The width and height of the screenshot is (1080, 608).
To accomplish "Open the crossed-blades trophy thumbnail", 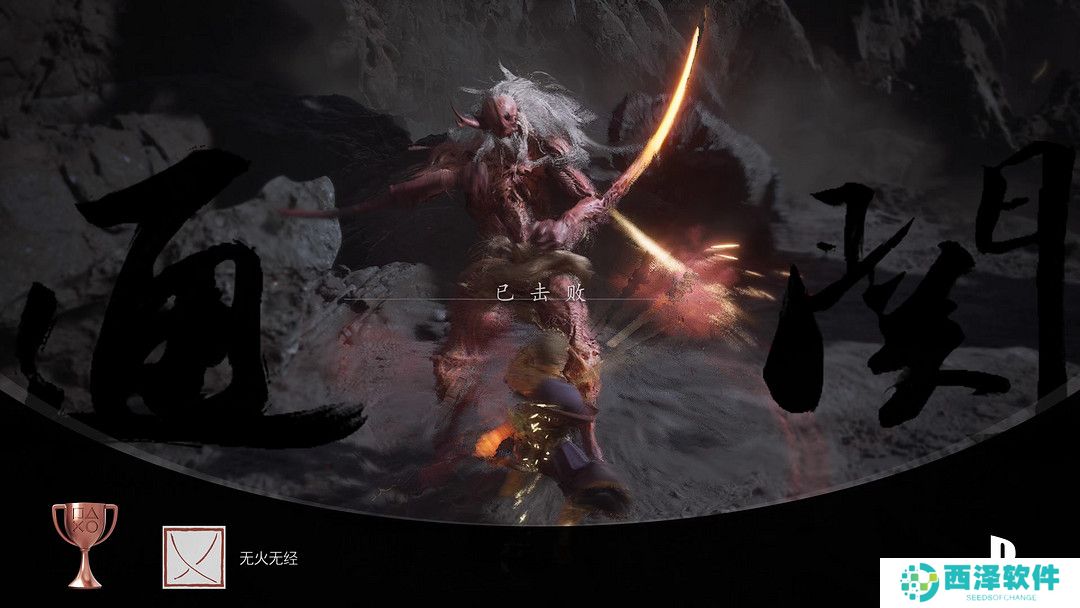I will pos(194,557).
